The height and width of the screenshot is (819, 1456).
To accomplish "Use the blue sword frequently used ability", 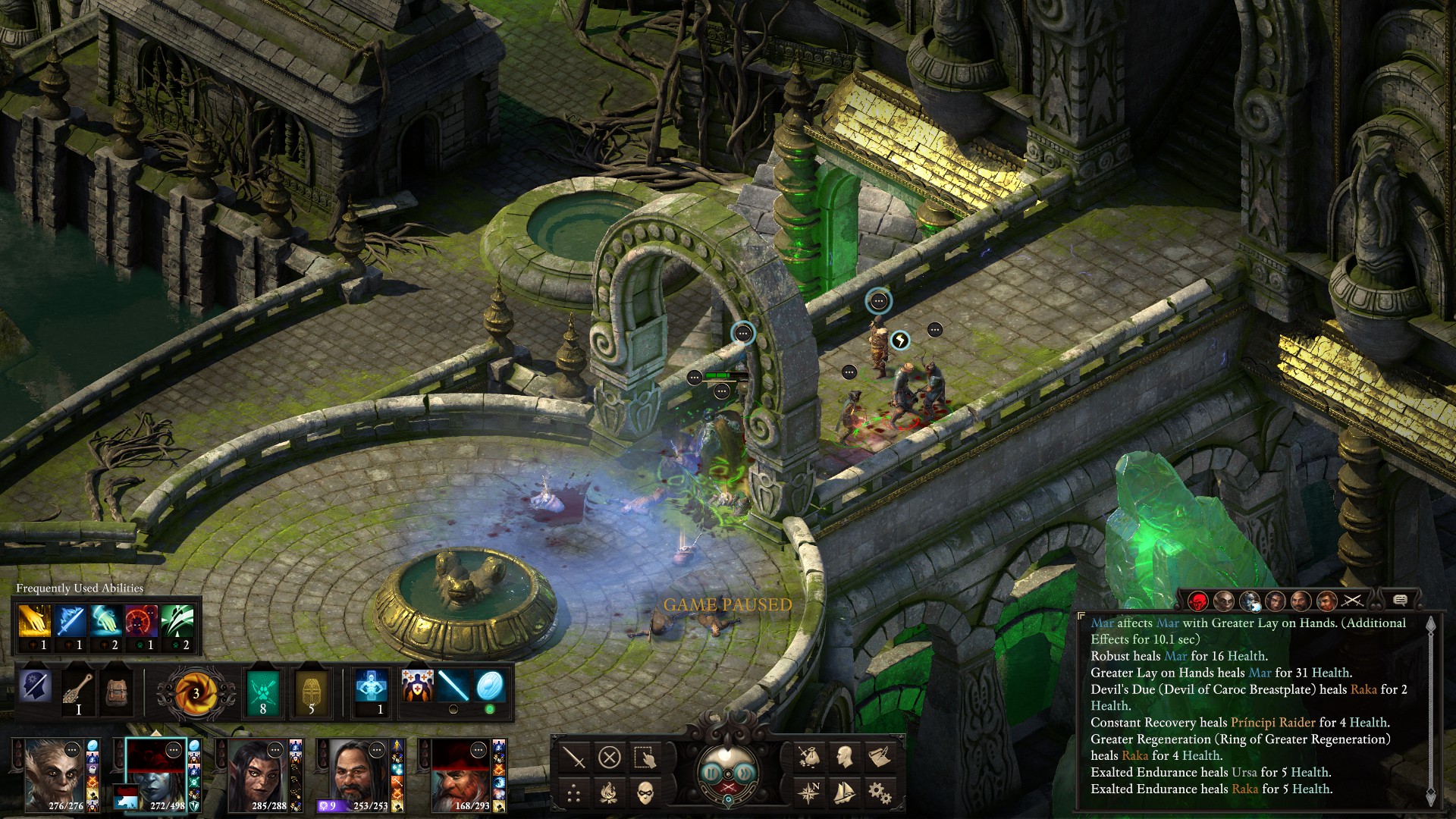I will [70, 622].
